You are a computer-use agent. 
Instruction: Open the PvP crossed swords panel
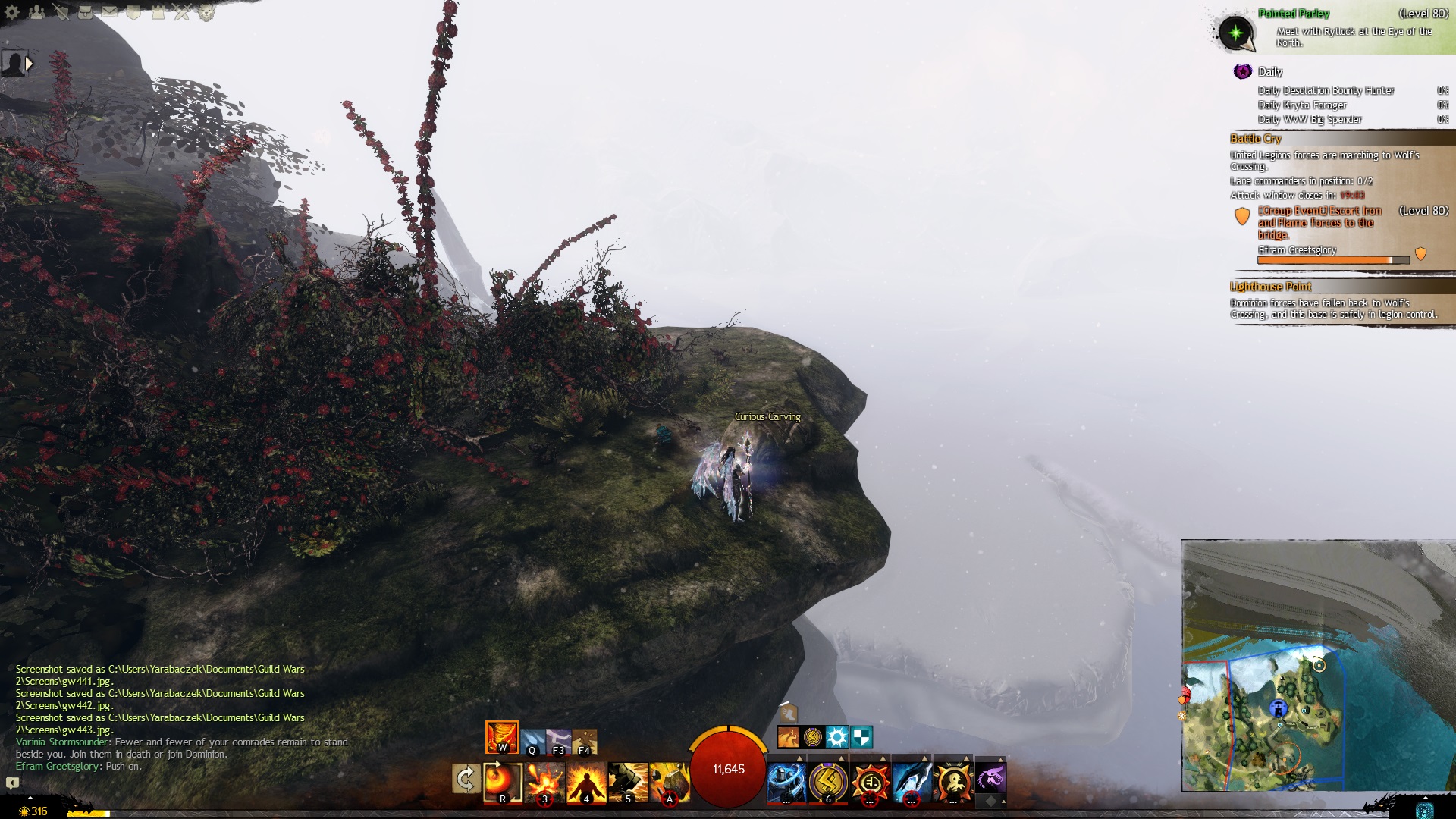182,11
